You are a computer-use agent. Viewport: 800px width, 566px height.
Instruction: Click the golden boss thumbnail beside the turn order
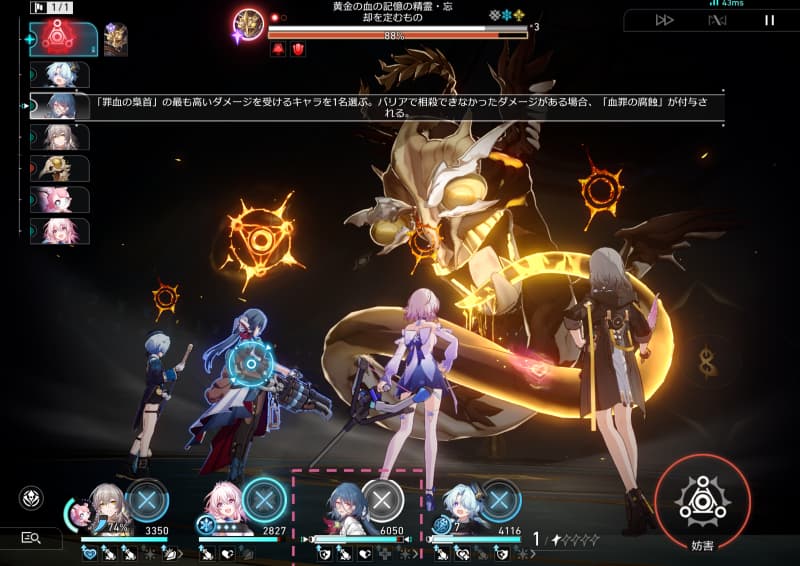pos(116,39)
